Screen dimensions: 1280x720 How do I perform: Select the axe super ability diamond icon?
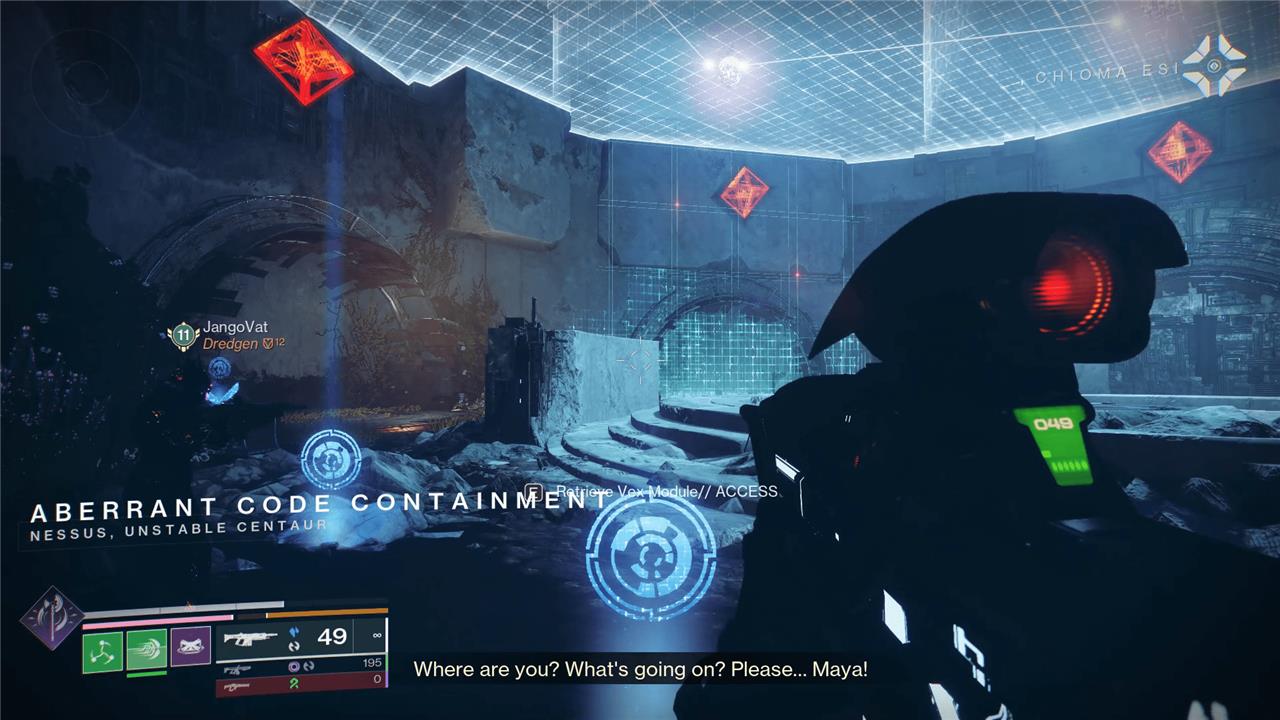click(51, 617)
